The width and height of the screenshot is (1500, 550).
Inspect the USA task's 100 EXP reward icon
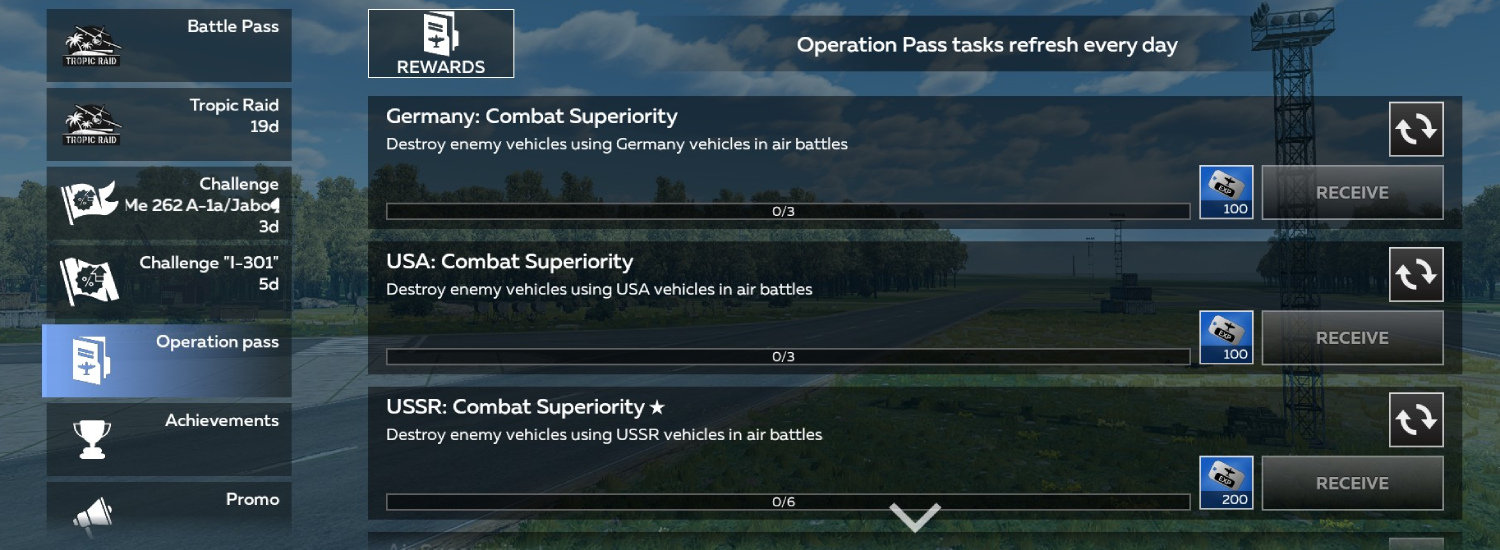(1226, 338)
